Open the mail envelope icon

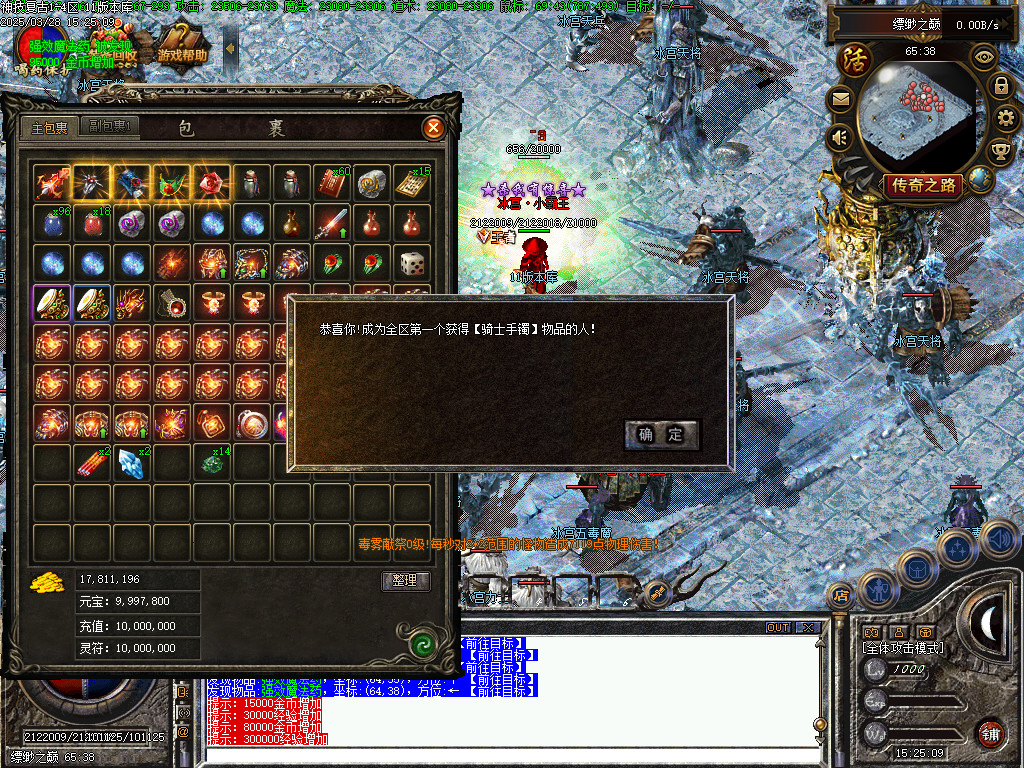click(840, 99)
